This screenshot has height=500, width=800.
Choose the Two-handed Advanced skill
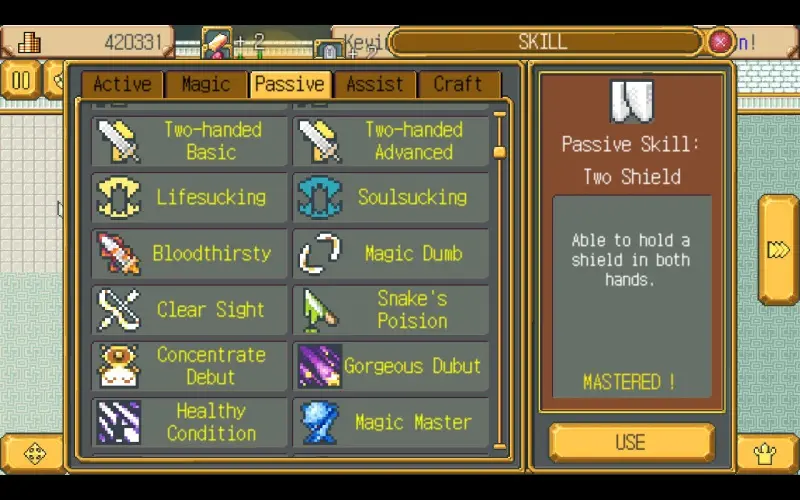(391, 141)
